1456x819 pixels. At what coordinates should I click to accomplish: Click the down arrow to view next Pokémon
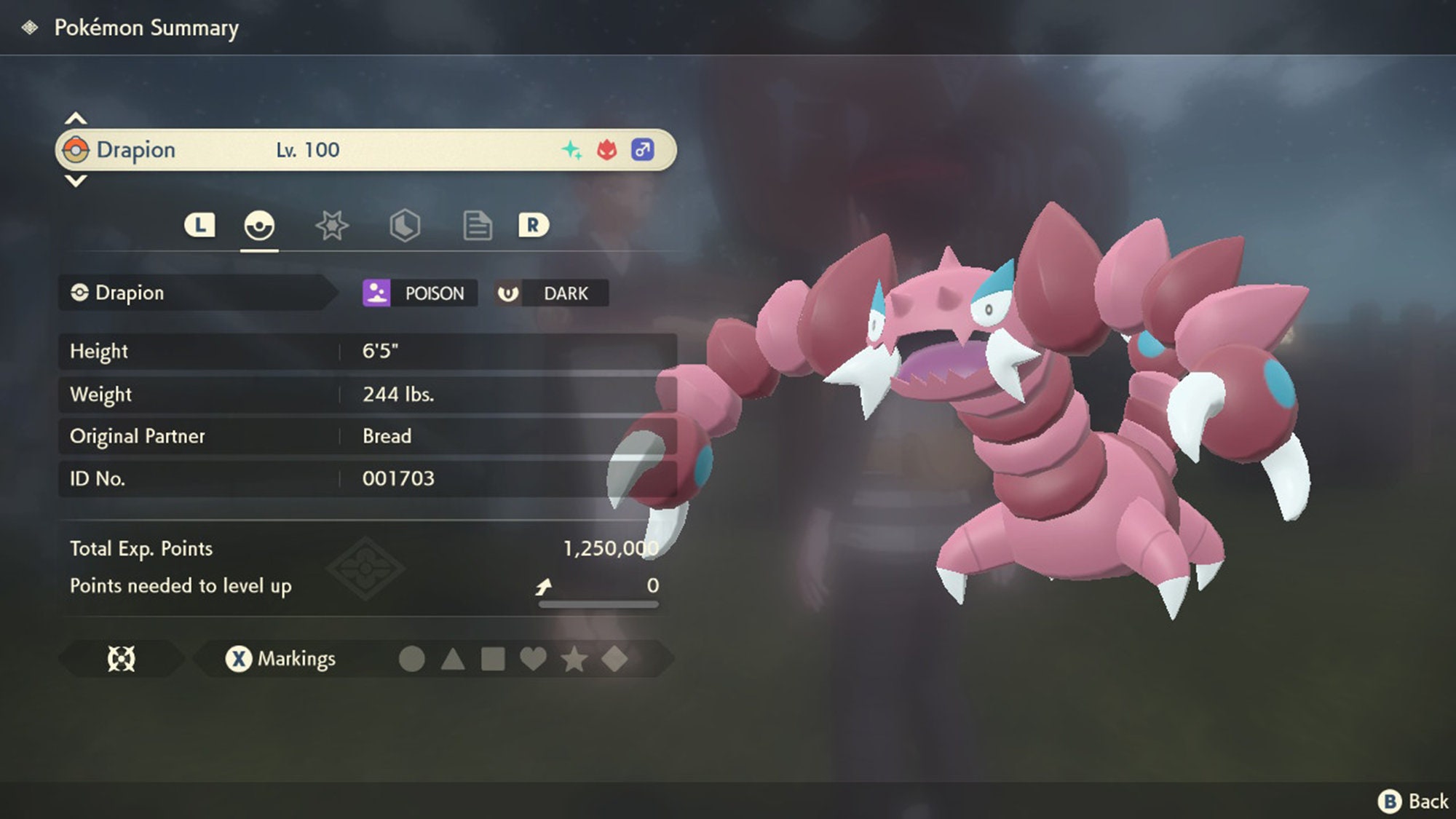(75, 181)
